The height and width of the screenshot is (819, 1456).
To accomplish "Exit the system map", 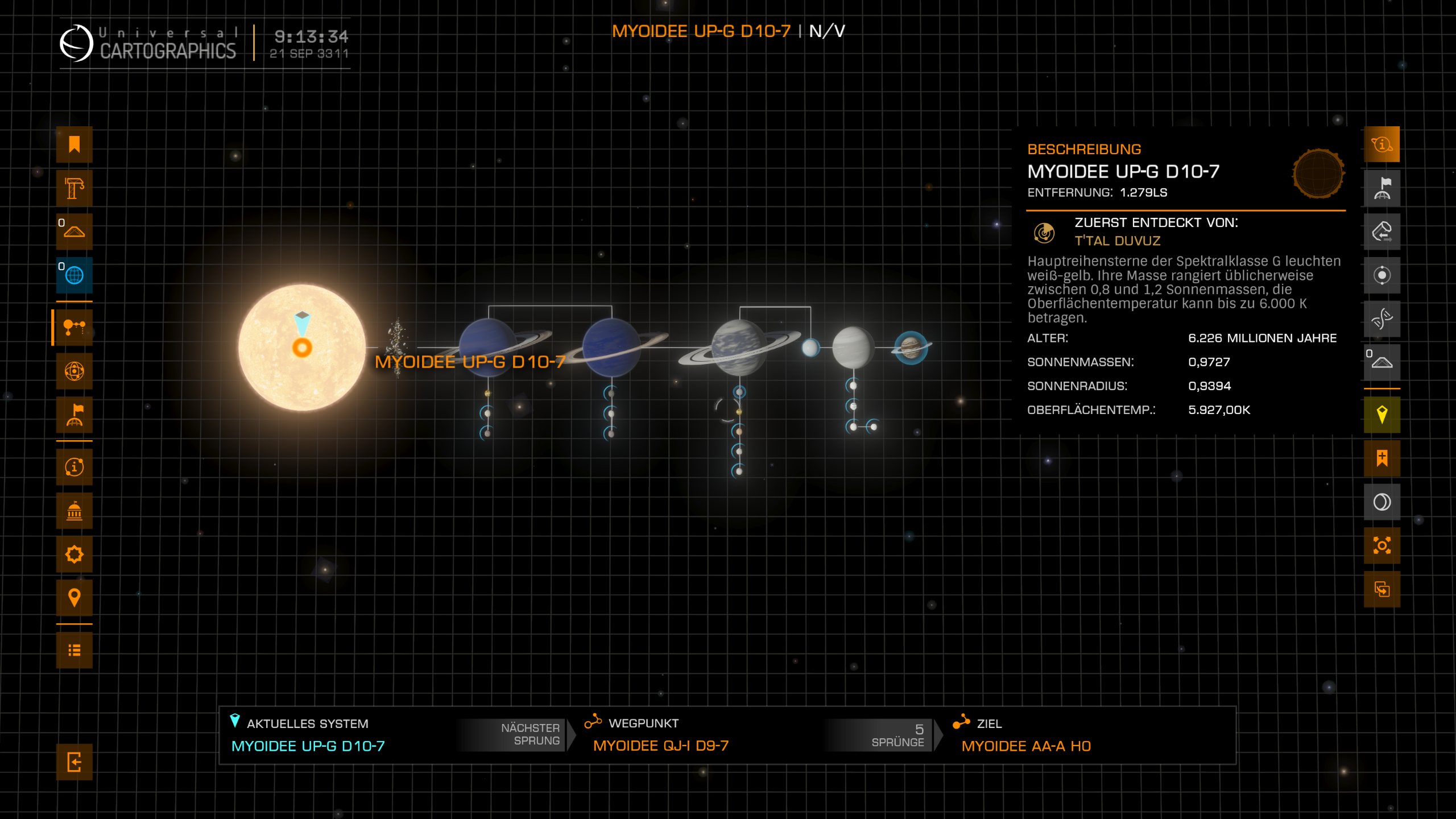I will click(x=74, y=762).
